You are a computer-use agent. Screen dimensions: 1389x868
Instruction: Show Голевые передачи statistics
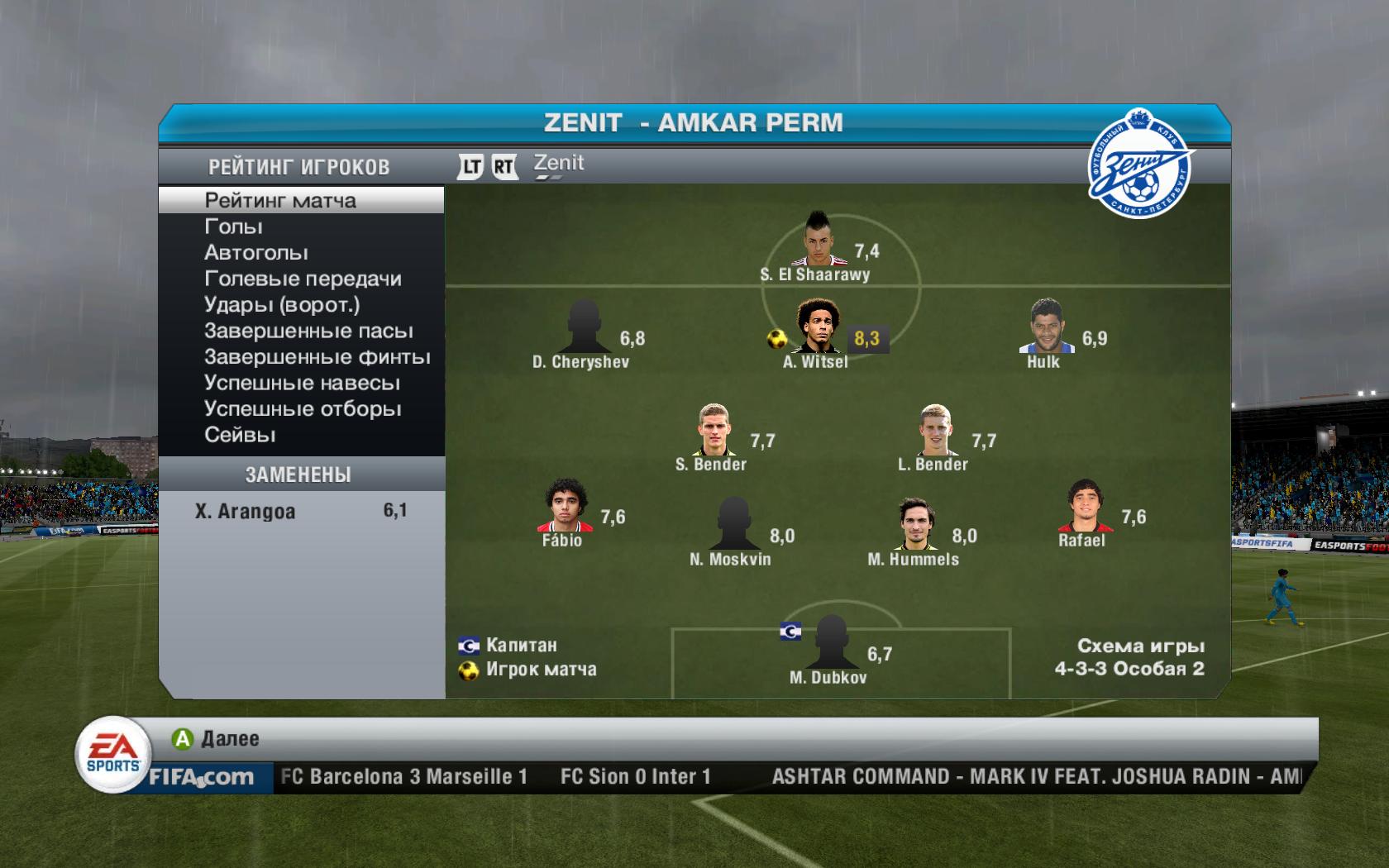pos(303,279)
